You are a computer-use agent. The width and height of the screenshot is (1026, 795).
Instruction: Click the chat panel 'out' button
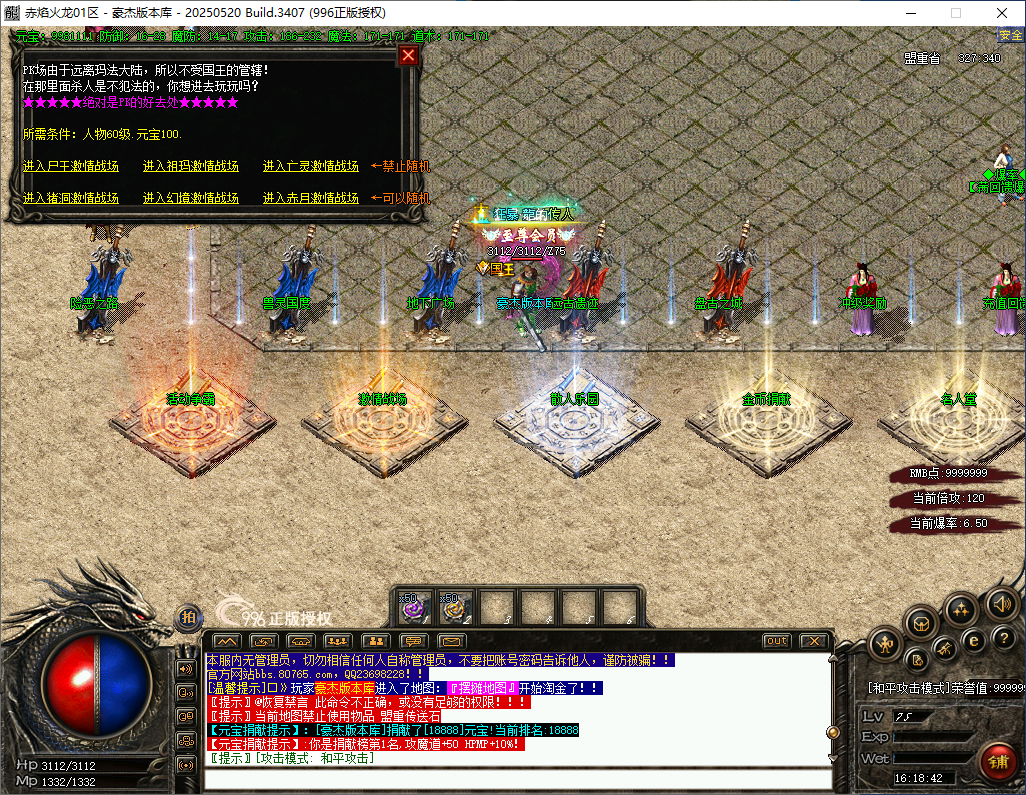click(x=776, y=640)
